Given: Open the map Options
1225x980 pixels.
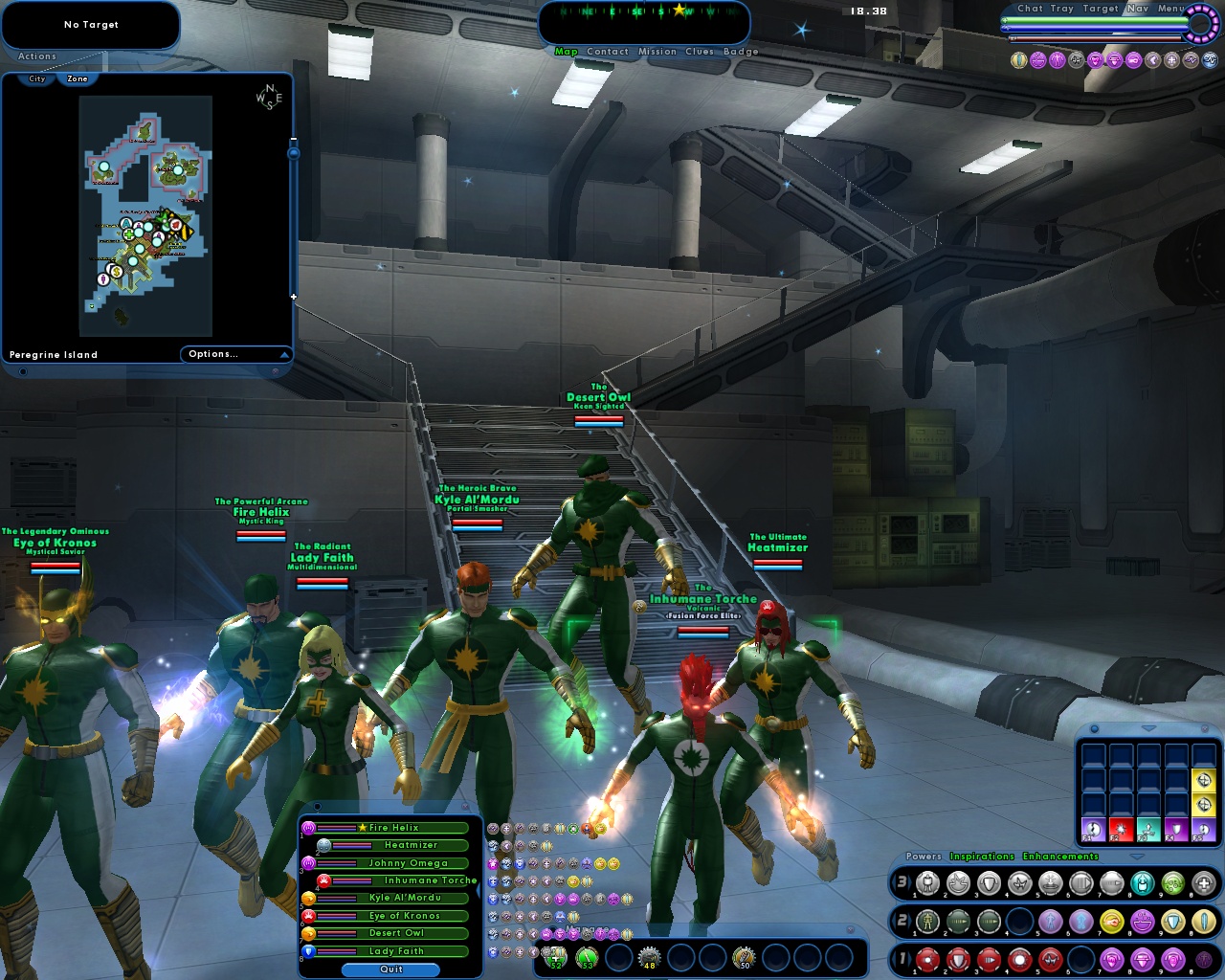Looking at the screenshot, I should click(213, 353).
